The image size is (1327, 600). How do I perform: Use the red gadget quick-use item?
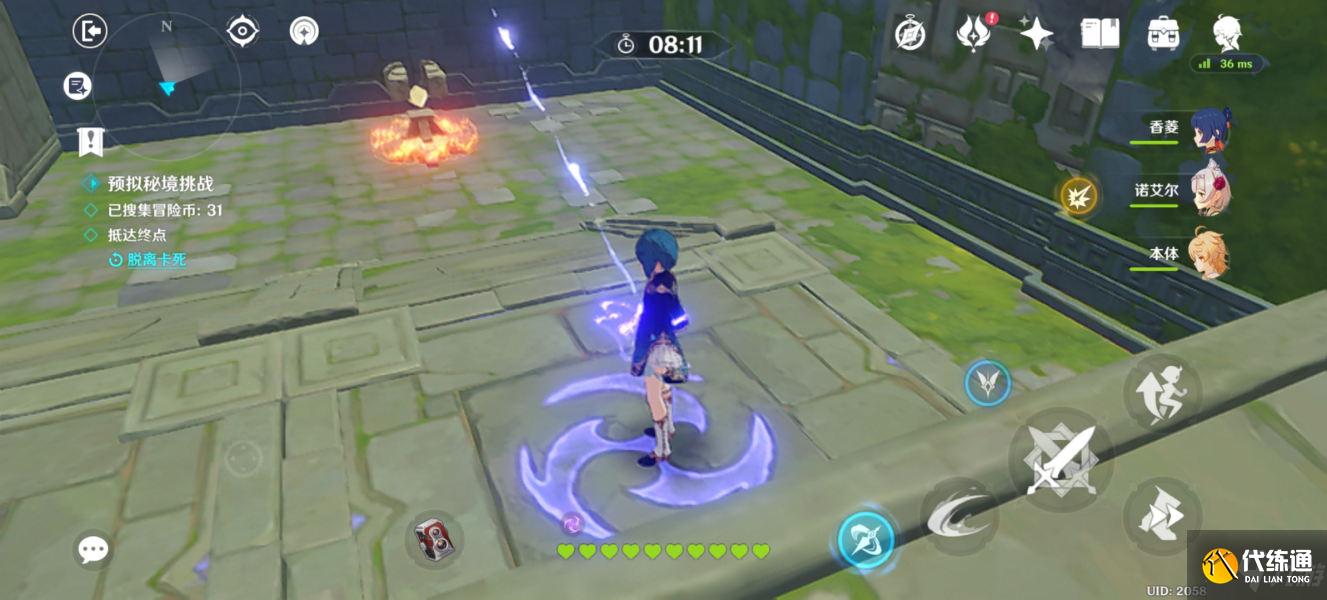pyautogui.click(x=435, y=540)
